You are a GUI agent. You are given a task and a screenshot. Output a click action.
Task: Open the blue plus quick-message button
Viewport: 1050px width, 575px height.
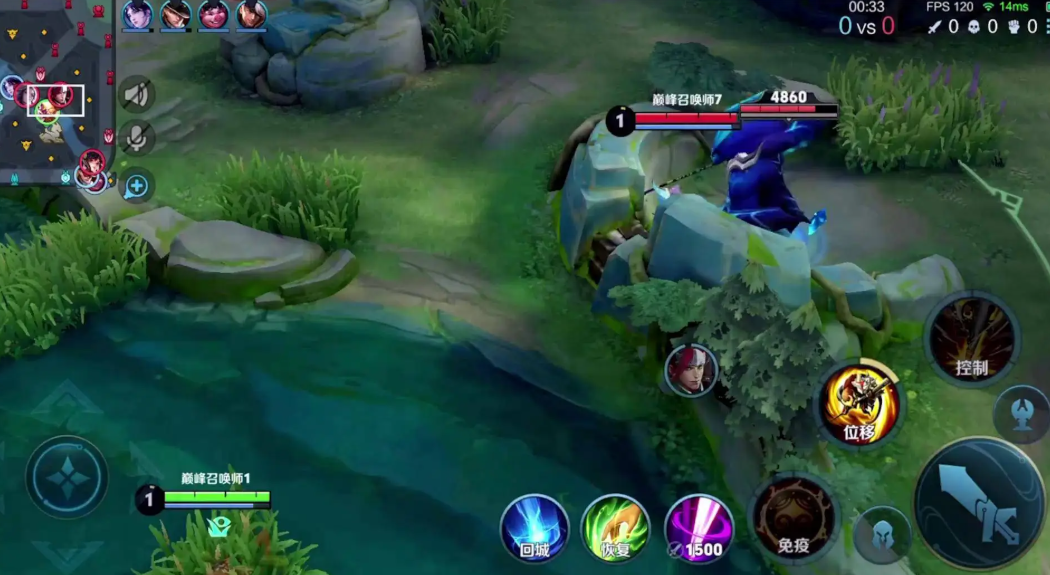(x=137, y=185)
